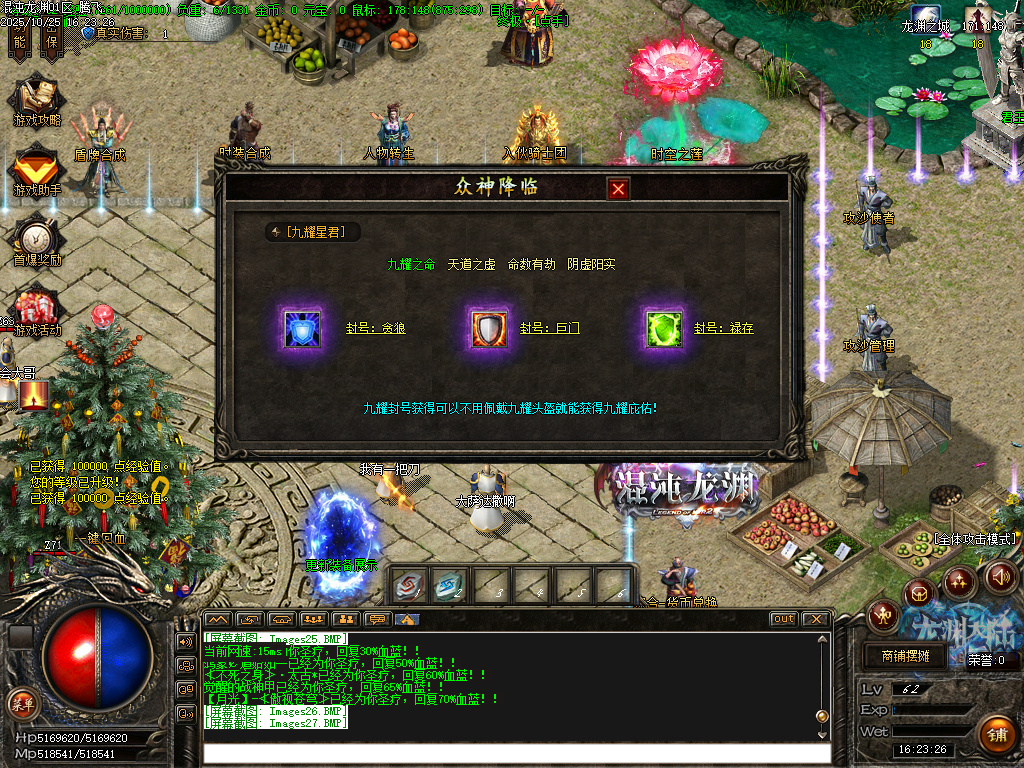Open the 游戏活动 events icon

[x=37, y=310]
